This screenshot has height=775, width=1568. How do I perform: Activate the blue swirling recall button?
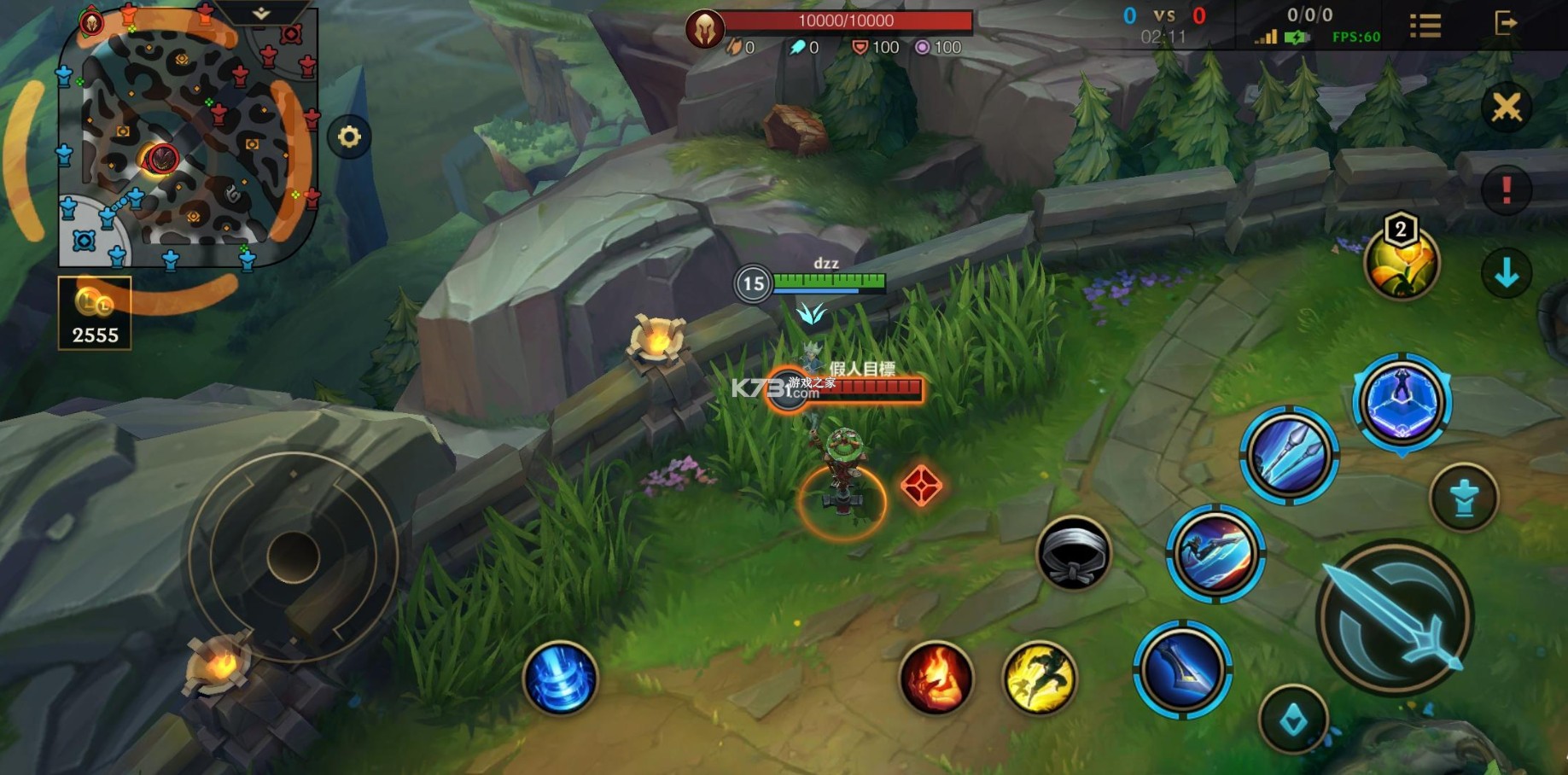[x=560, y=678]
